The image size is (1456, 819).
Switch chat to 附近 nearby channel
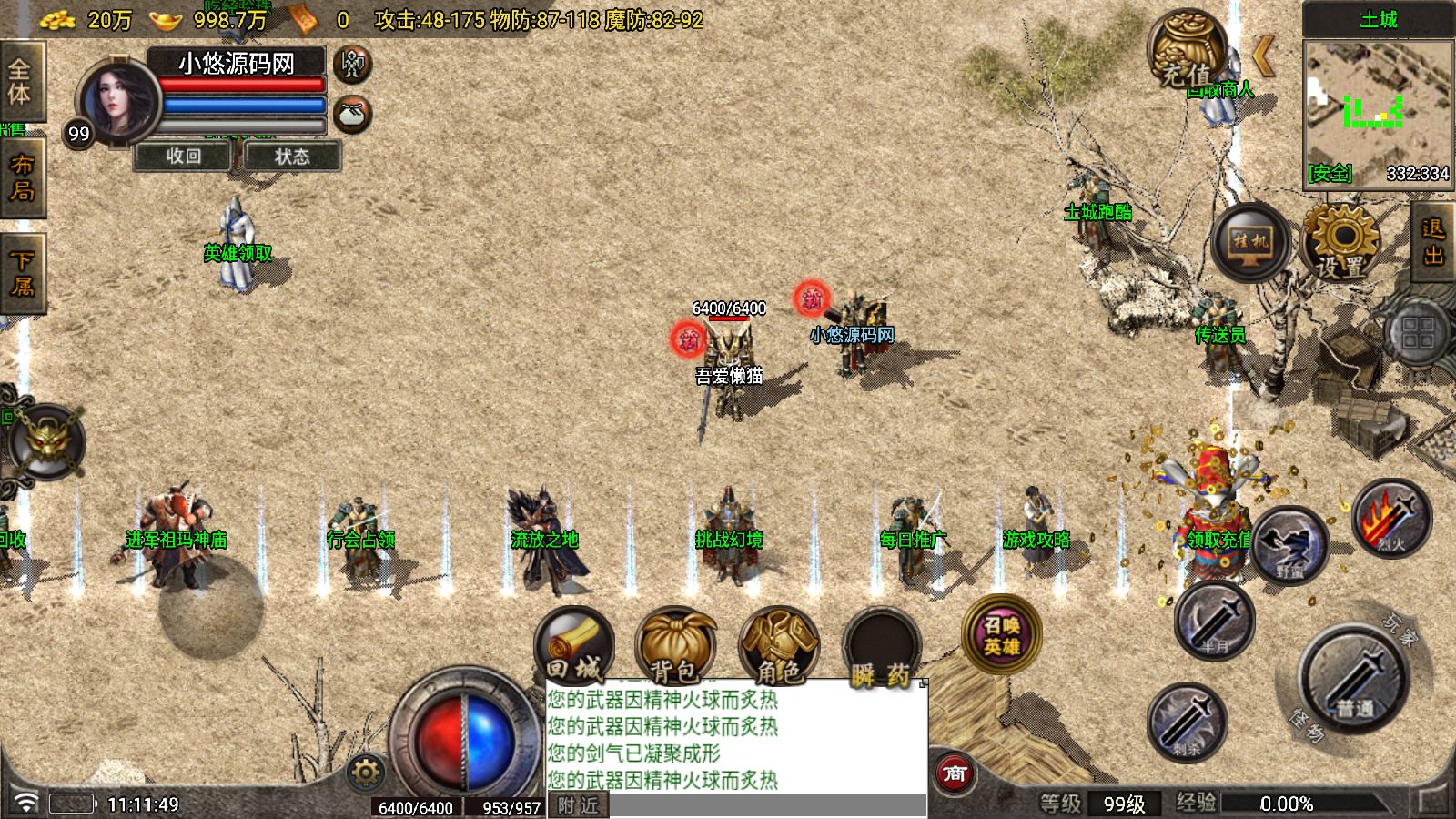579,806
